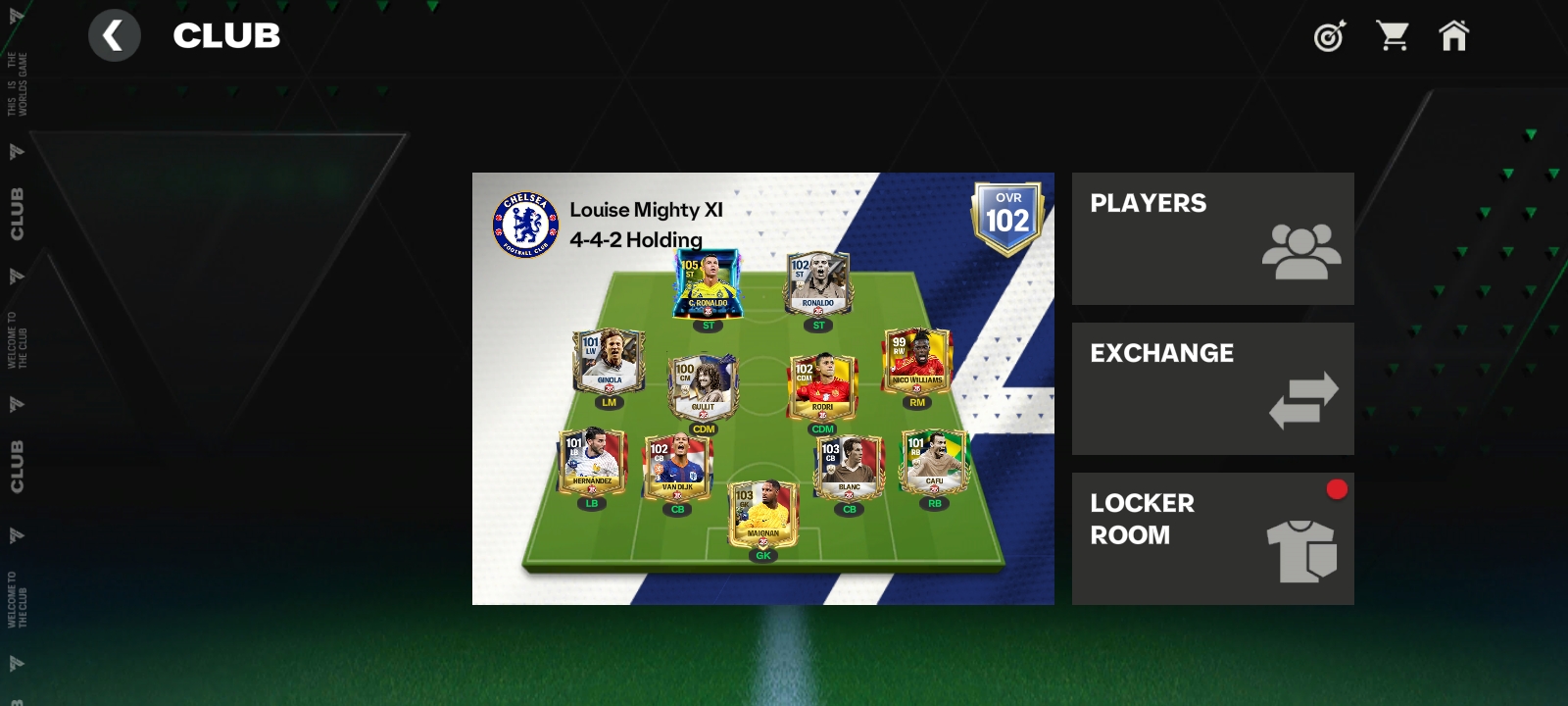The height and width of the screenshot is (706, 1568).
Task: Return to the home screen
Action: (1453, 36)
